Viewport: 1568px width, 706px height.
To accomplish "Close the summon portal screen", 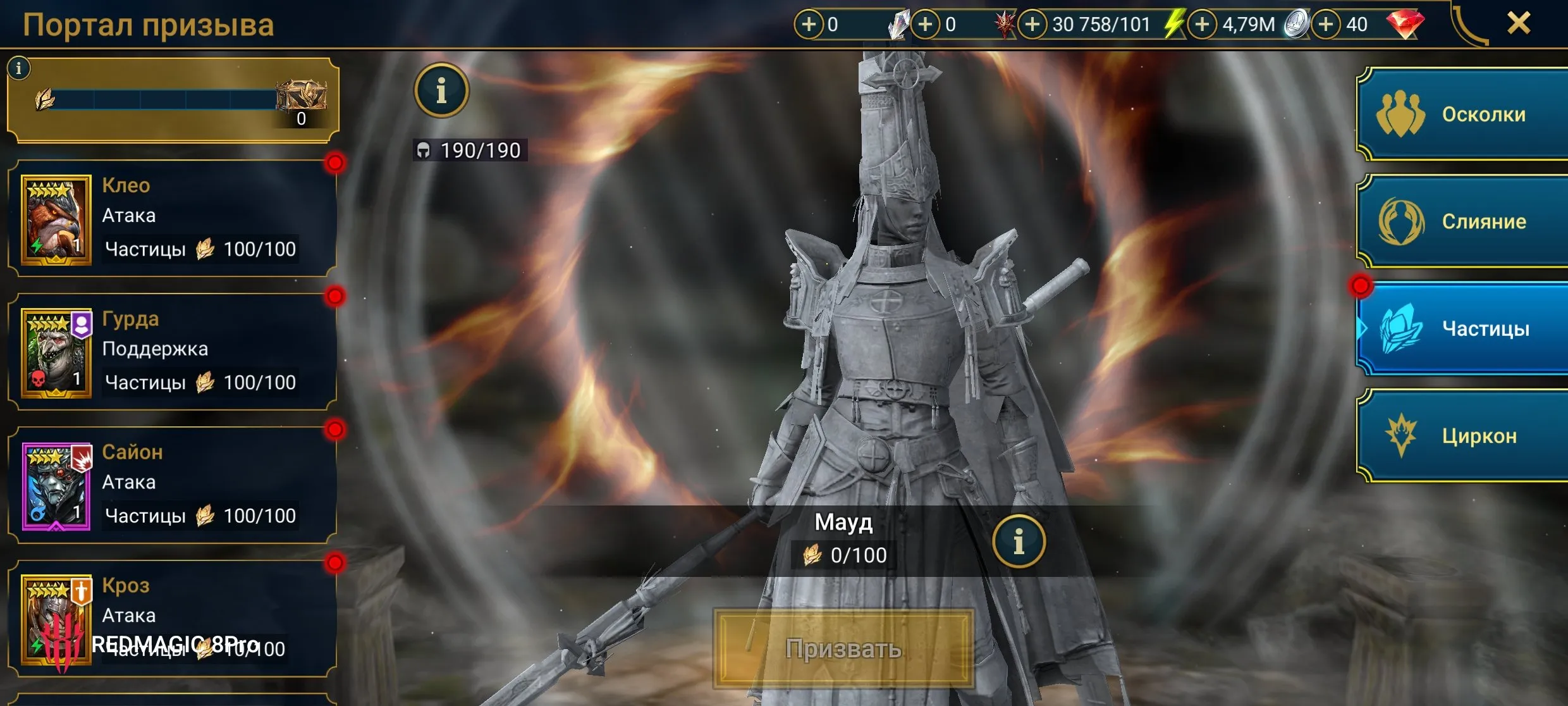I will coord(1518,23).
